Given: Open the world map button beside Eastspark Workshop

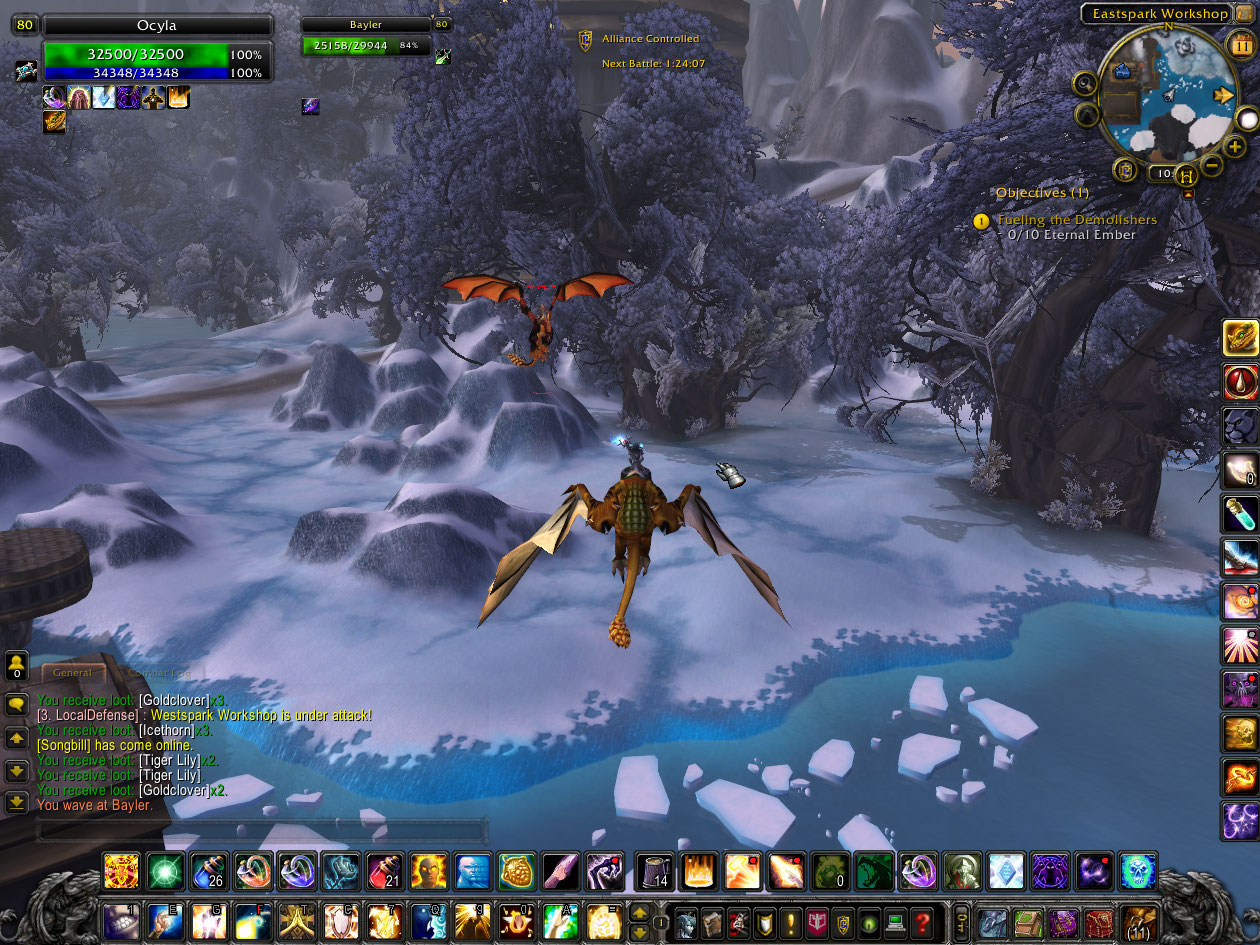Looking at the screenshot, I should click(1243, 13).
